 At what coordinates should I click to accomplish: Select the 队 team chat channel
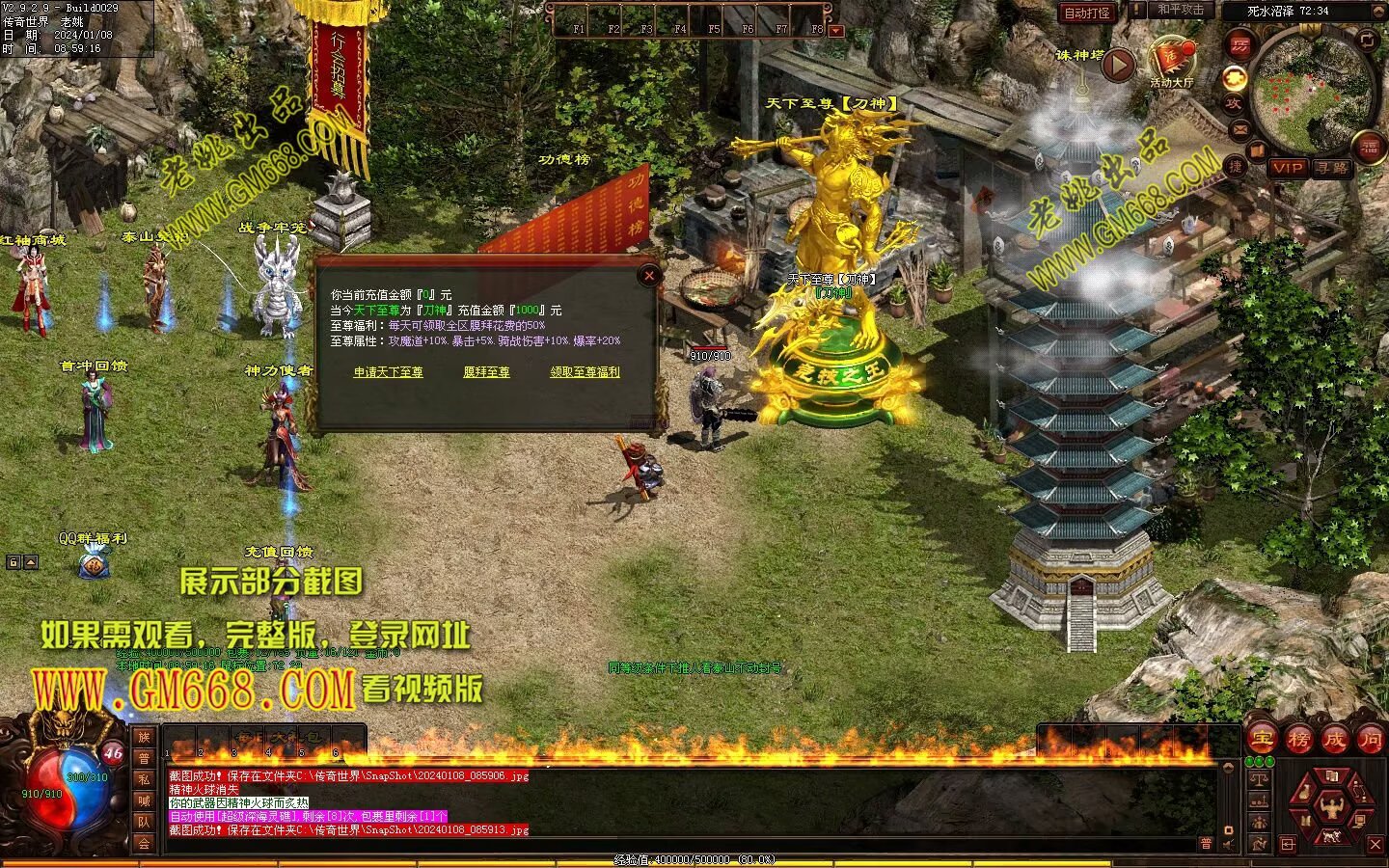pyautogui.click(x=144, y=822)
